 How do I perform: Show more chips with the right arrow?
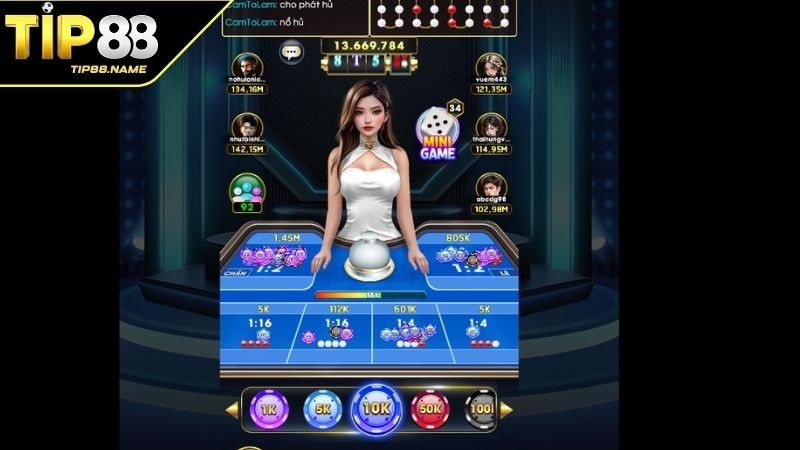pos(506,409)
